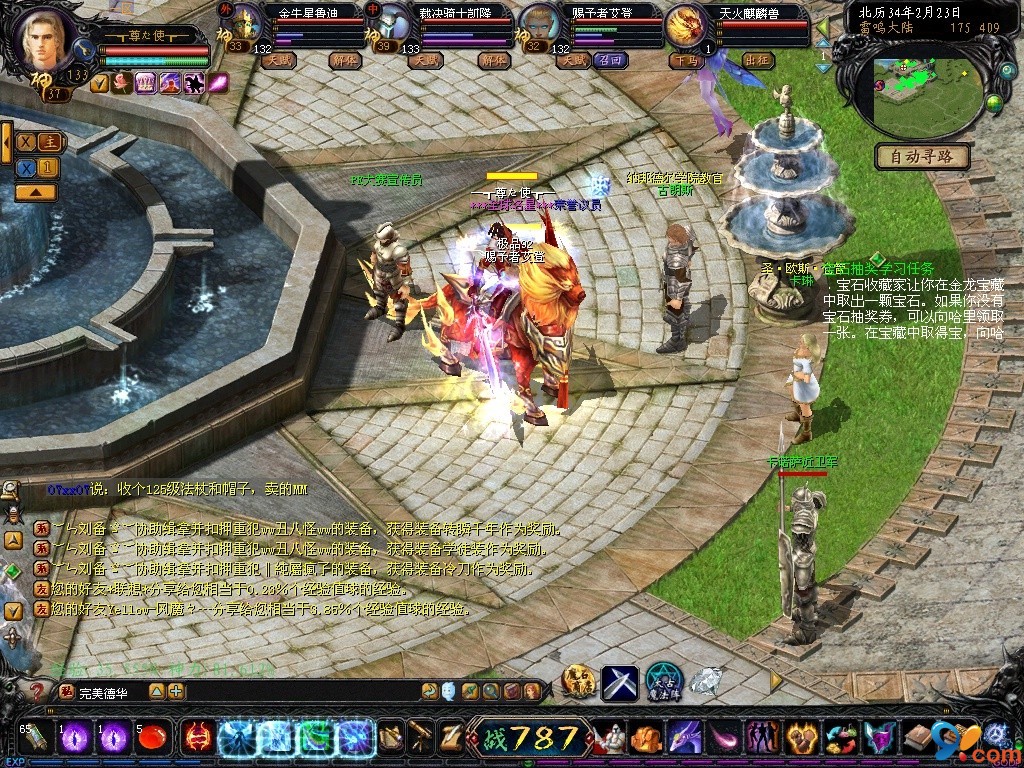Image resolution: width=1024 pixels, height=768 pixels.
Task: Click the 下马 dismount button
Action: tap(684, 60)
